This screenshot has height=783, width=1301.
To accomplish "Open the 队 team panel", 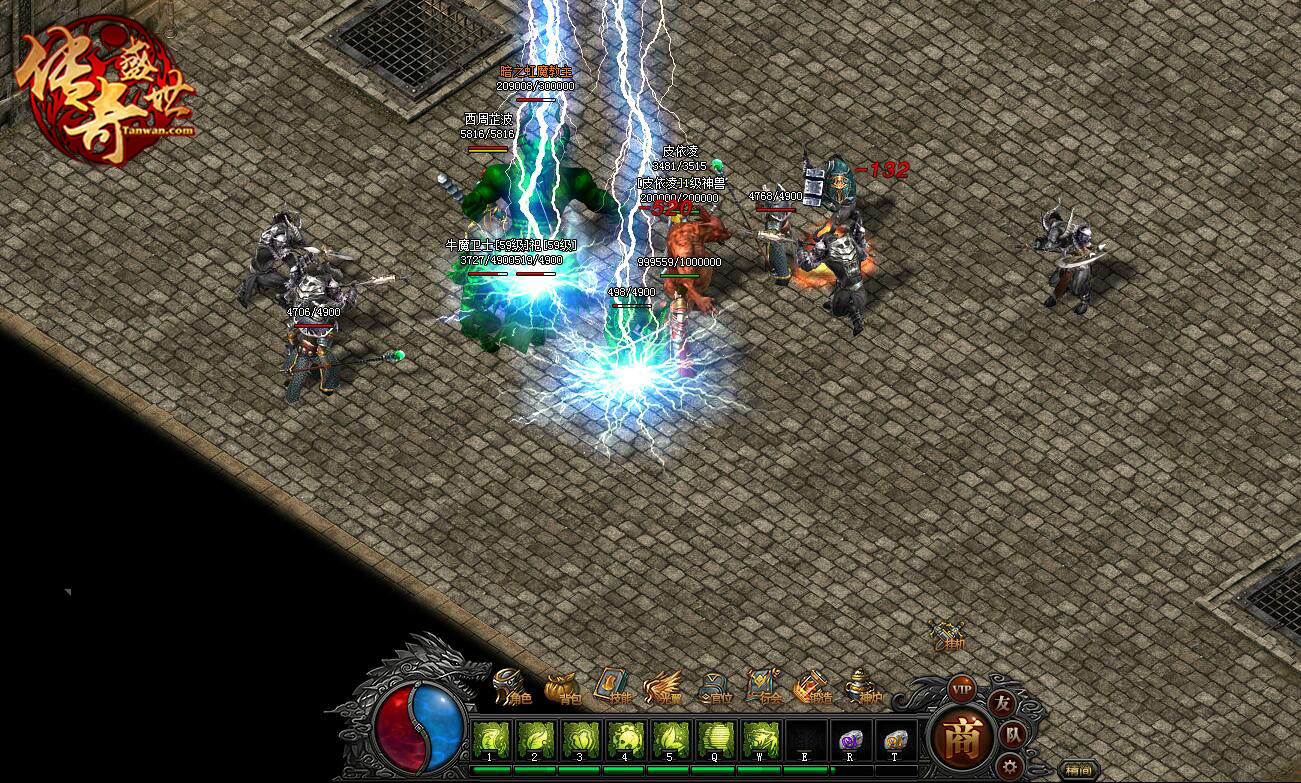I will [x=1012, y=735].
